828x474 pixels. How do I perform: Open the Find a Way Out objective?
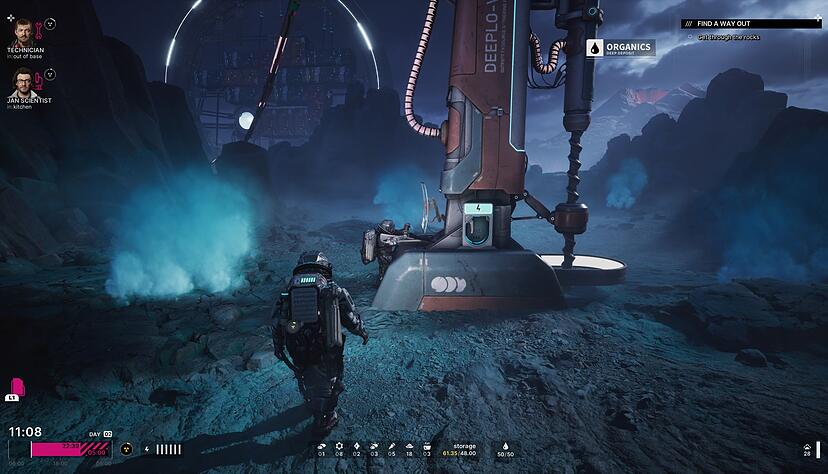point(727,23)
